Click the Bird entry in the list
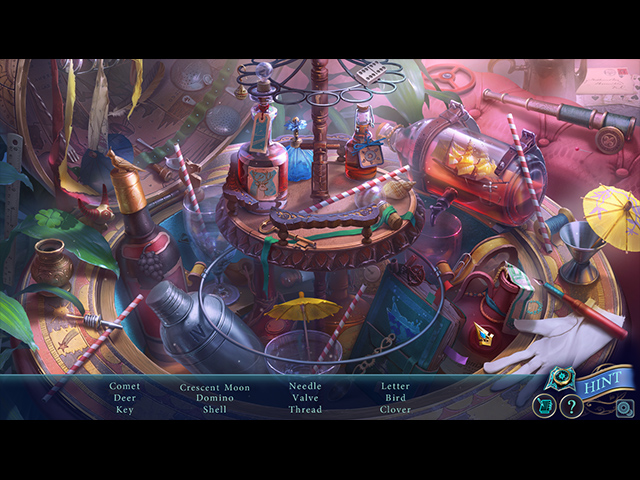Screen dimensions: 640x480 (x=395, y=398)
